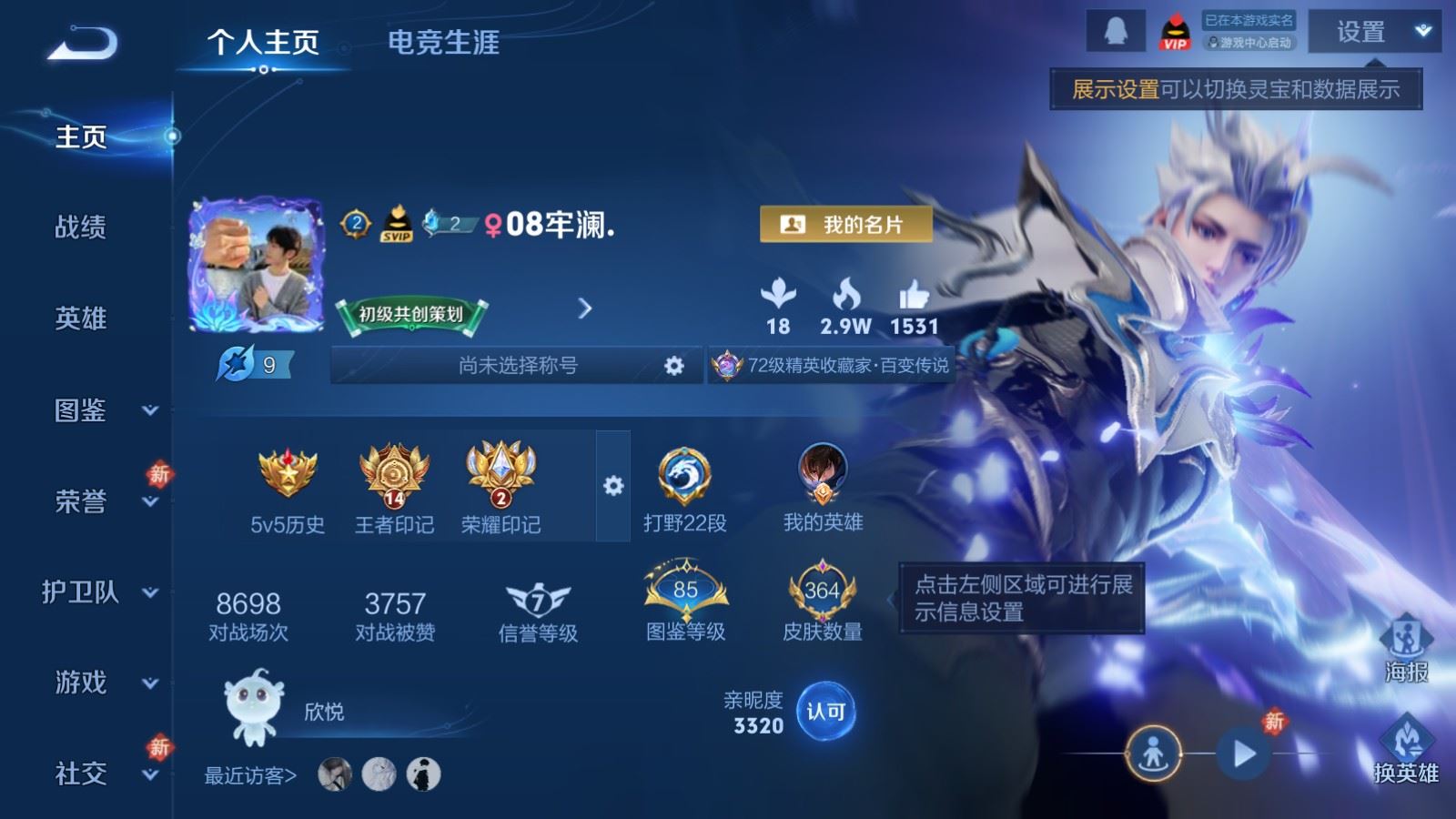The height and width of the screenshot is (819, 1456).
Task: Select the 荣耀印记 crown emblem
Action: coord(499,473)
